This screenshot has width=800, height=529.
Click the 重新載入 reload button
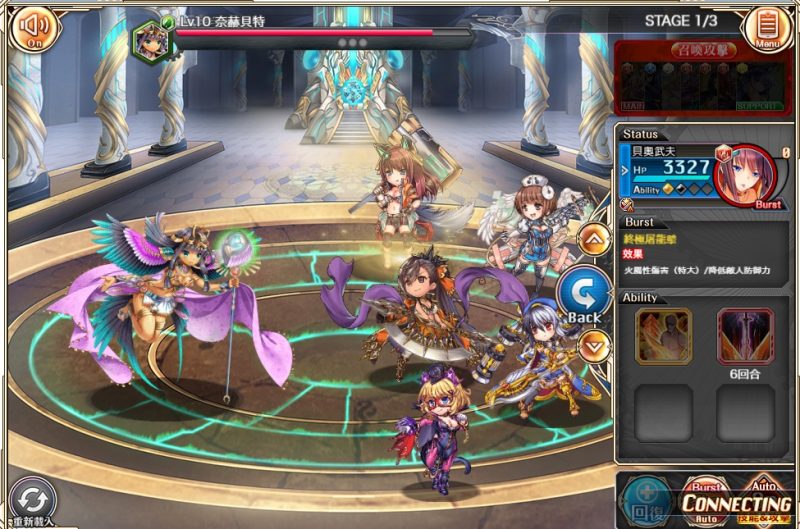click(x=34, y=499)
